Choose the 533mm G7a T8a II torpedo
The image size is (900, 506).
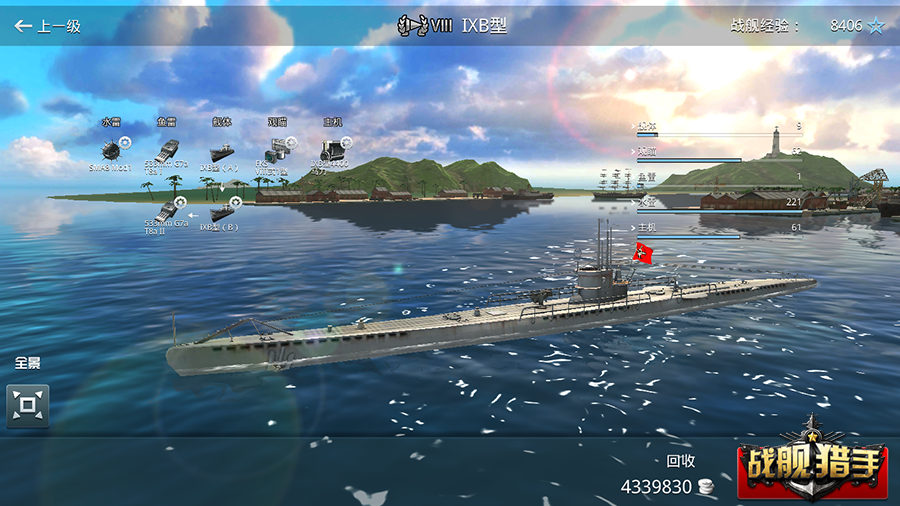tap(167, 210)
